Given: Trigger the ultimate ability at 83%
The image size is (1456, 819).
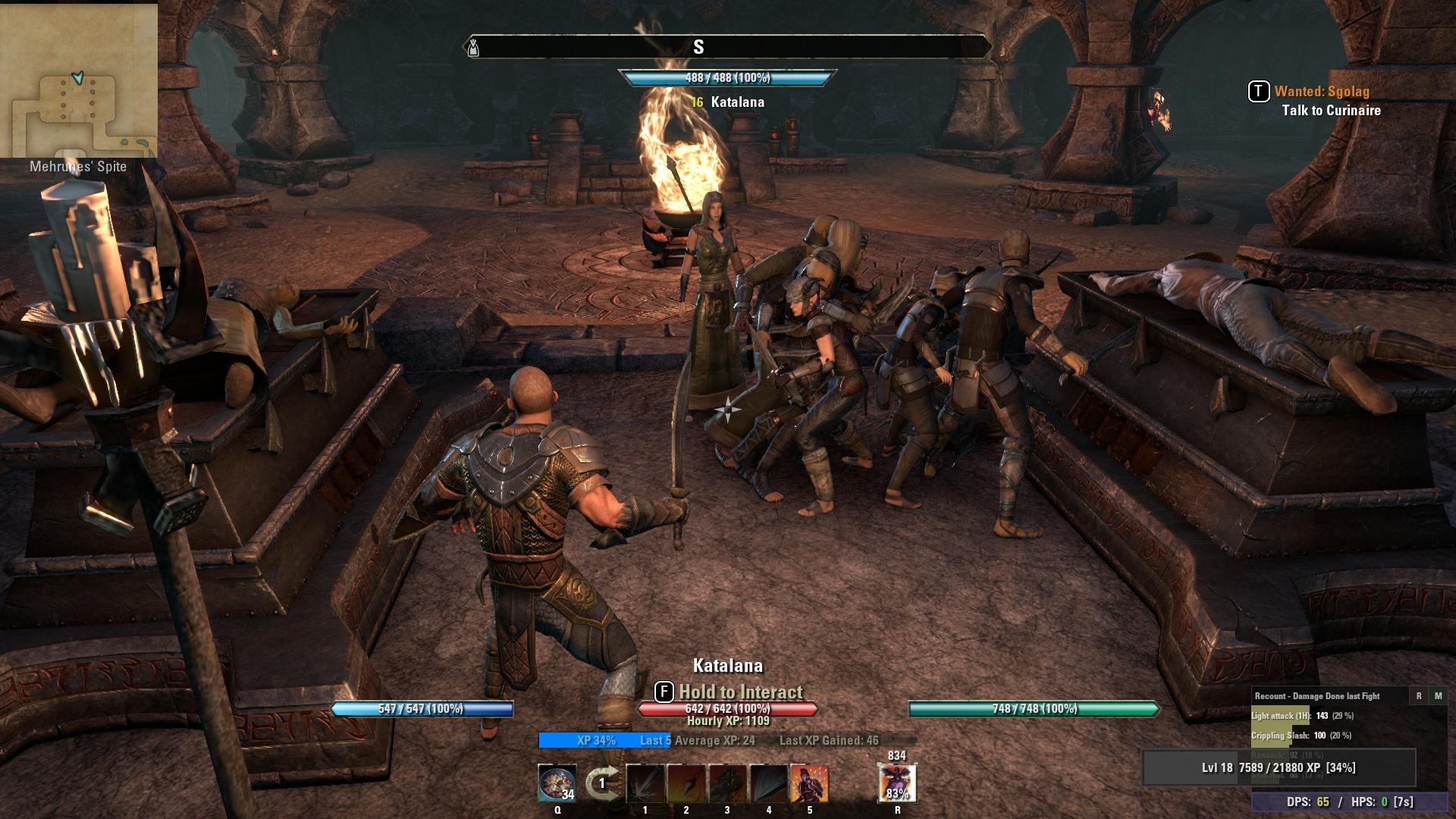Looking at the screenshot, I should coord(897,783).
